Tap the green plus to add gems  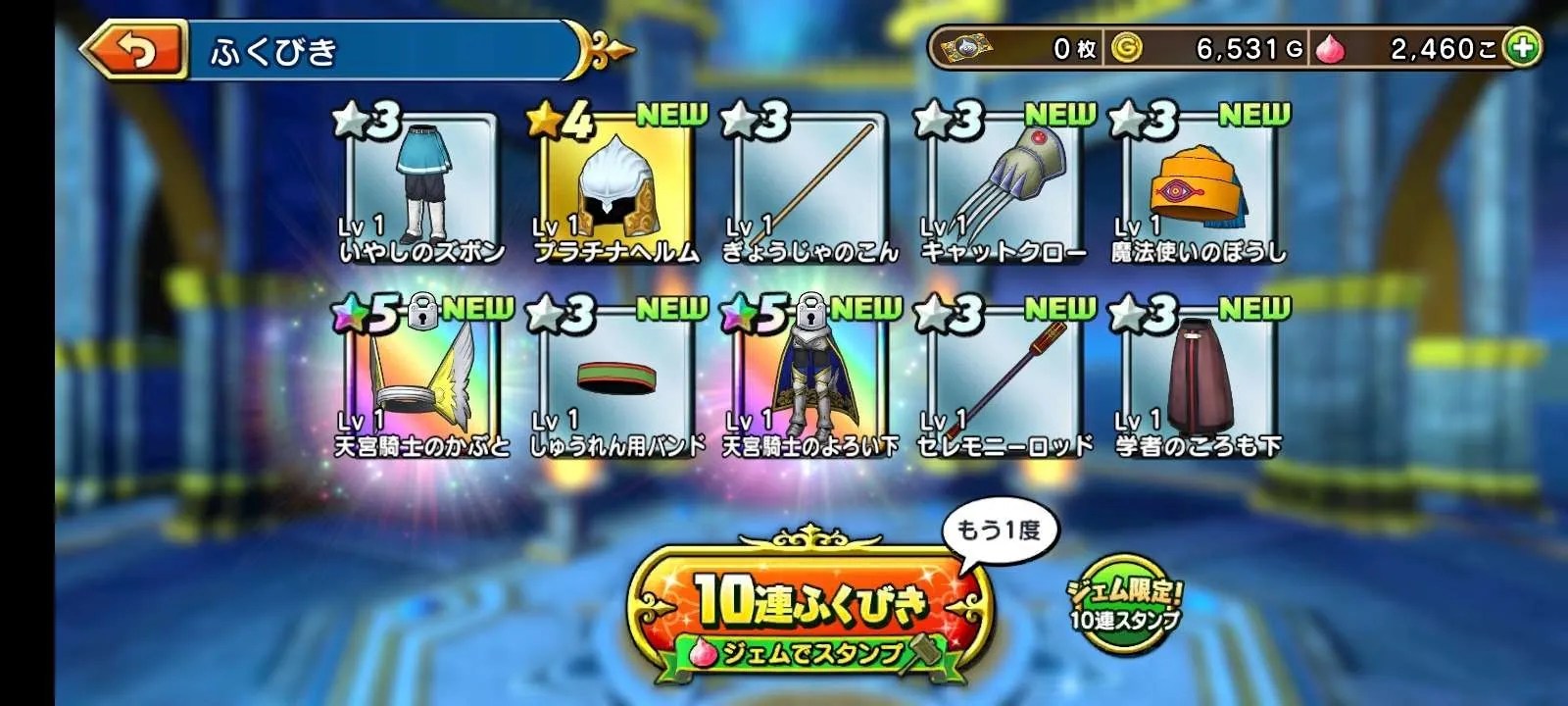point(1522,48)
